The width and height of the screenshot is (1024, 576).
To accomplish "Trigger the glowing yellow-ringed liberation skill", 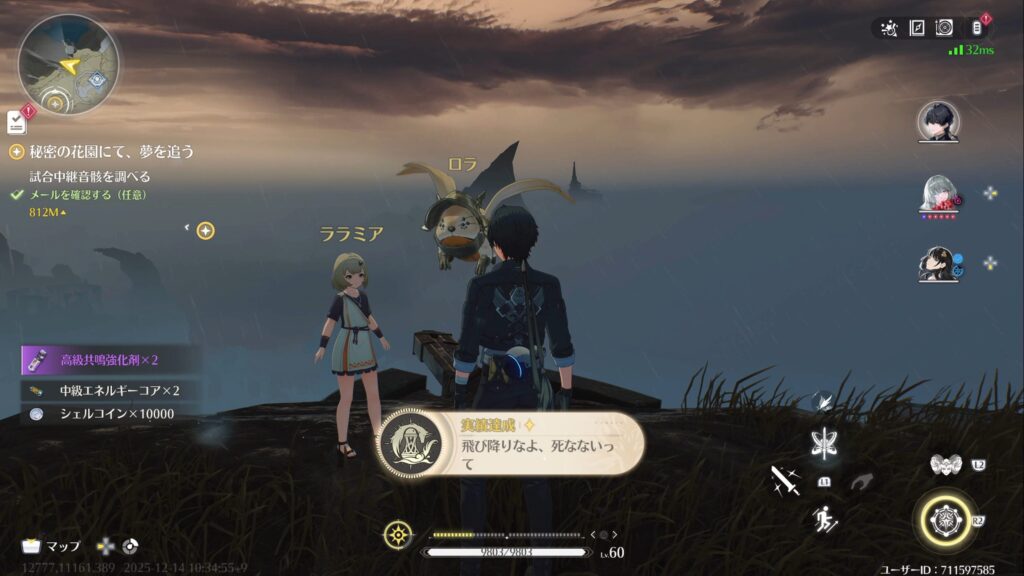I will point(945,520).
